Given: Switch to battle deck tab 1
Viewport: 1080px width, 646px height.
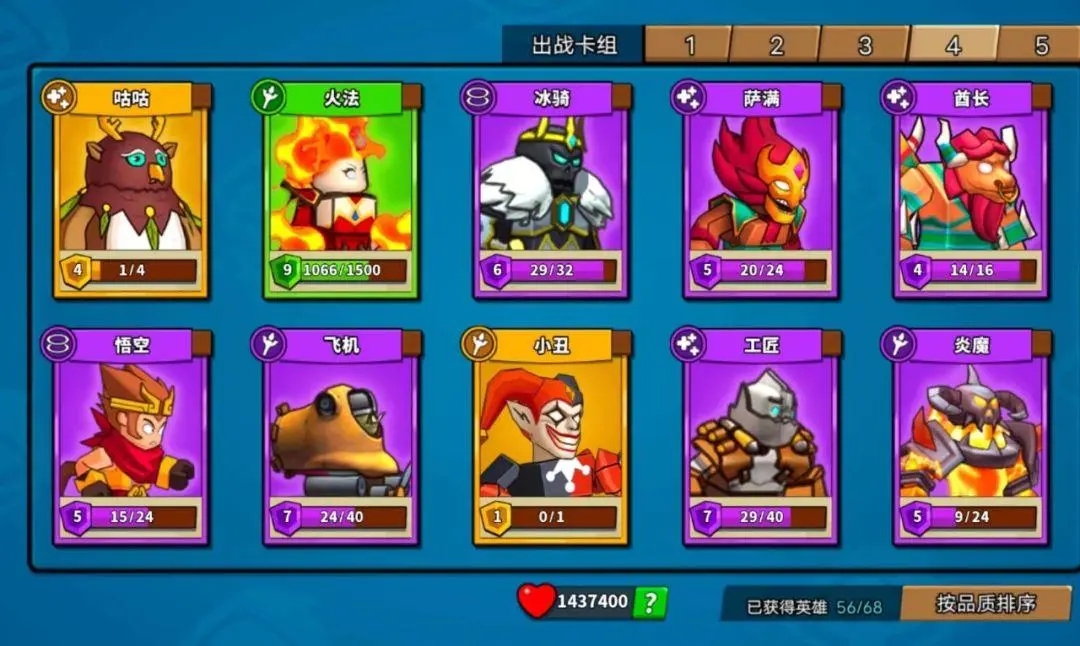Looking at the screenshot, I should [689, 45].
